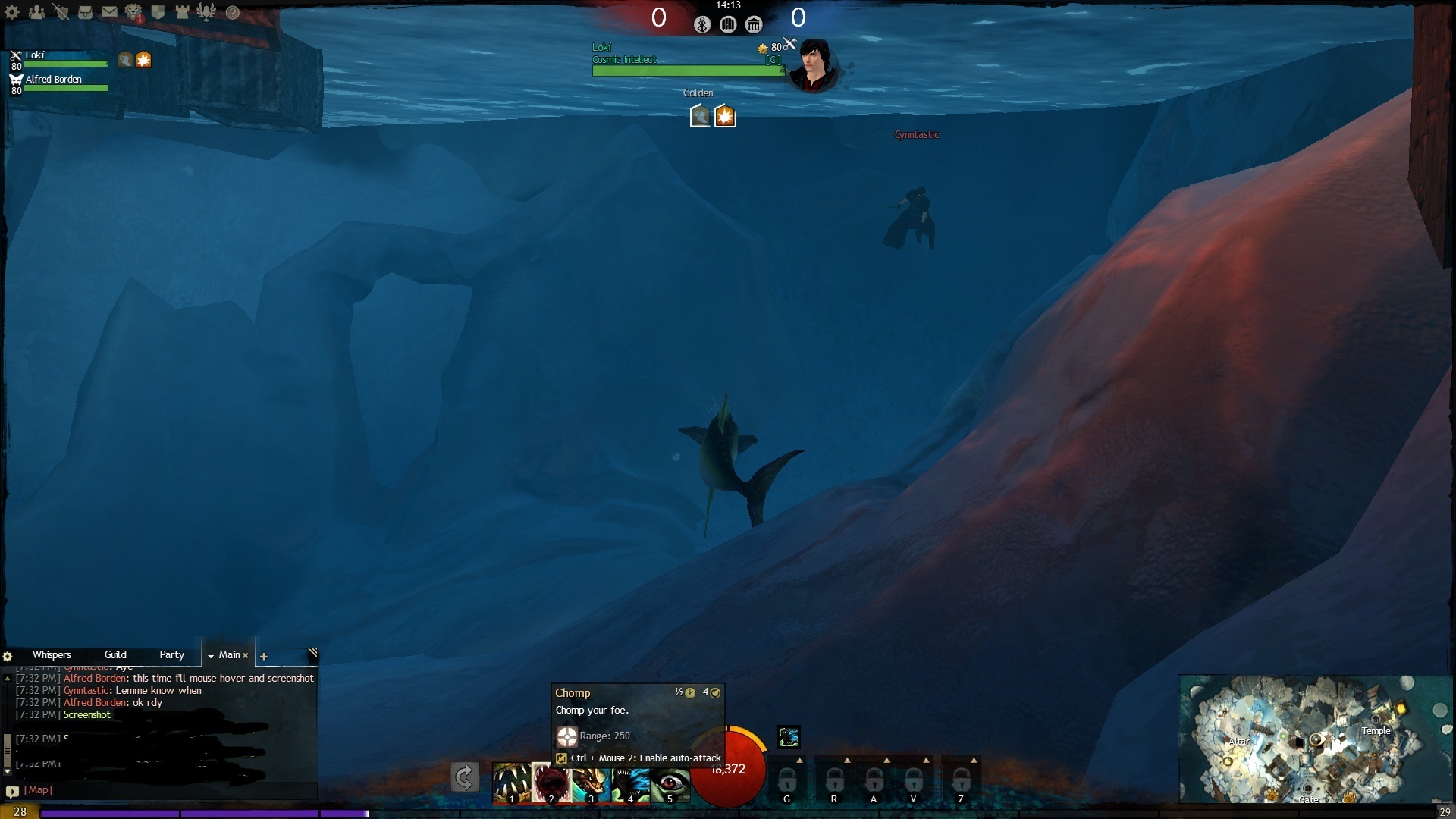Switch to the Guild chat tab

115,655
